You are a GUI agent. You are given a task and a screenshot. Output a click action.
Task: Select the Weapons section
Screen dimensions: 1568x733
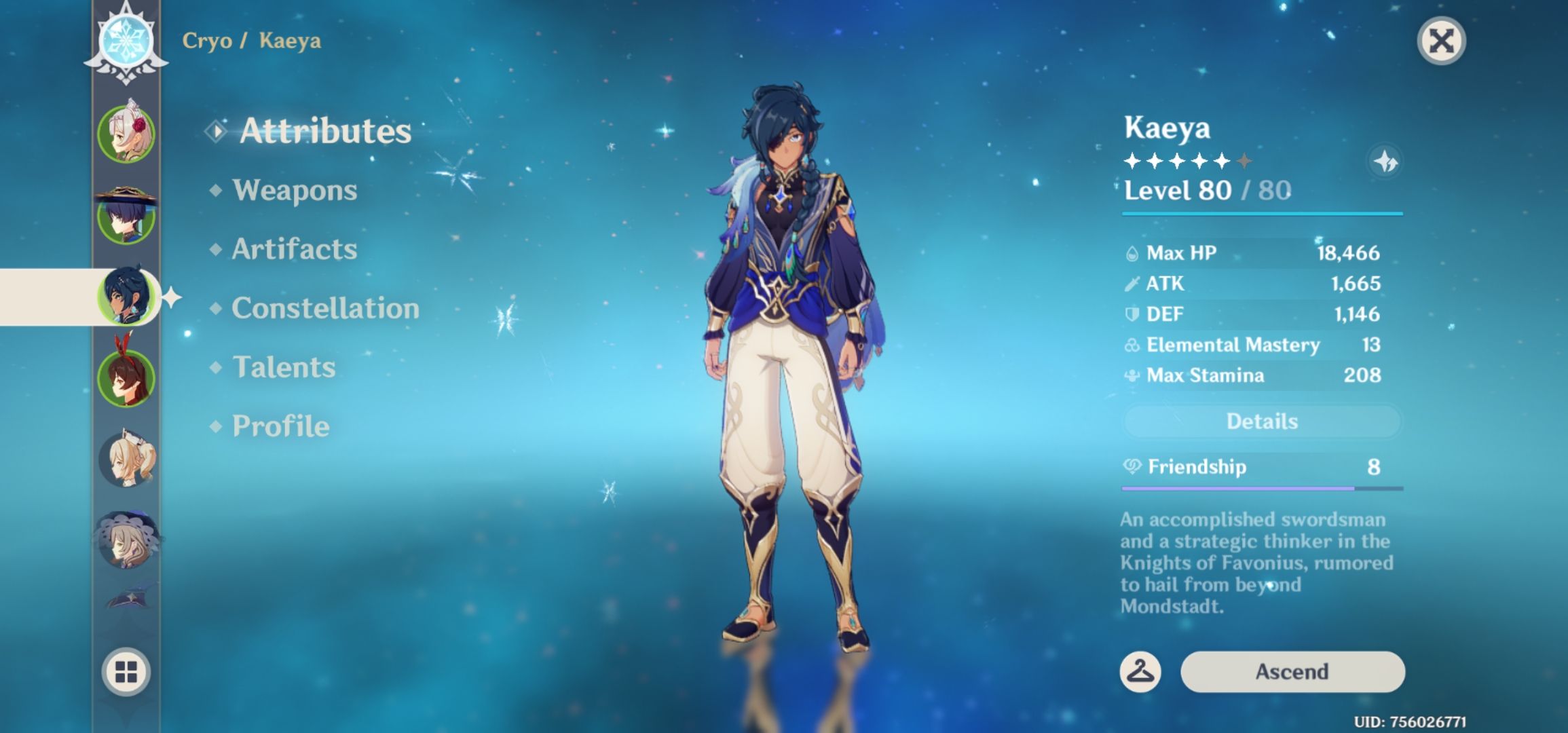point(294,191)
